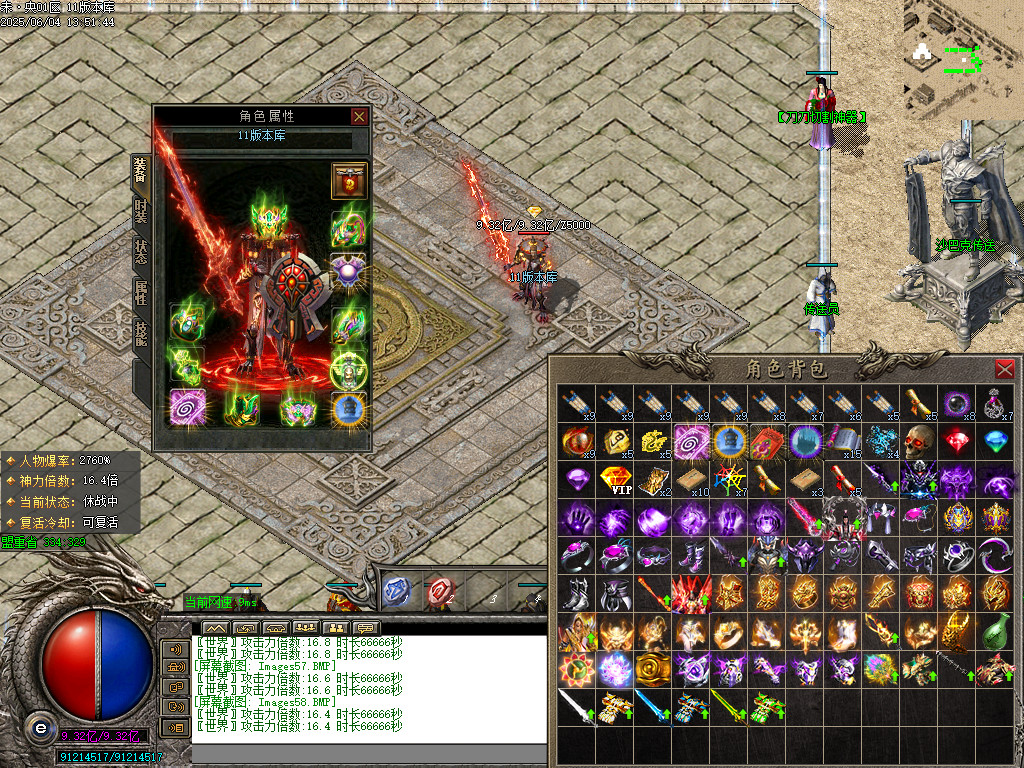Switch to the 技能 skills tab
Viewport: 1024px width, 768px height.
click(141, 332)
